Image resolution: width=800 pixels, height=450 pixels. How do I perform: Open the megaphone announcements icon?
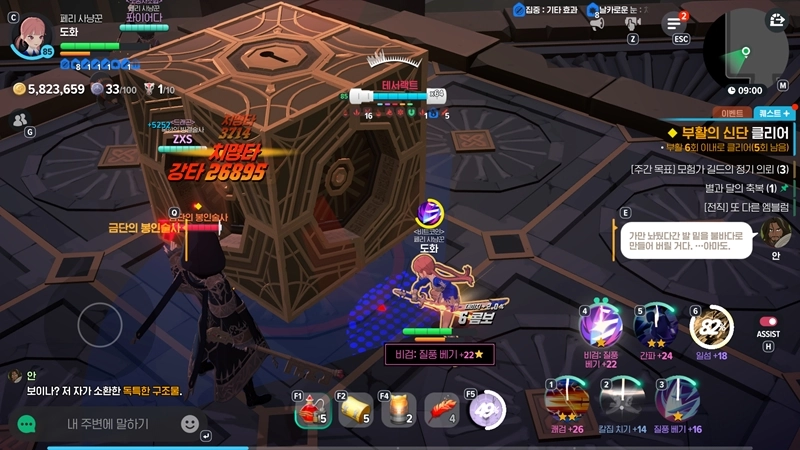pyautogui.click(x=598, y=21)
